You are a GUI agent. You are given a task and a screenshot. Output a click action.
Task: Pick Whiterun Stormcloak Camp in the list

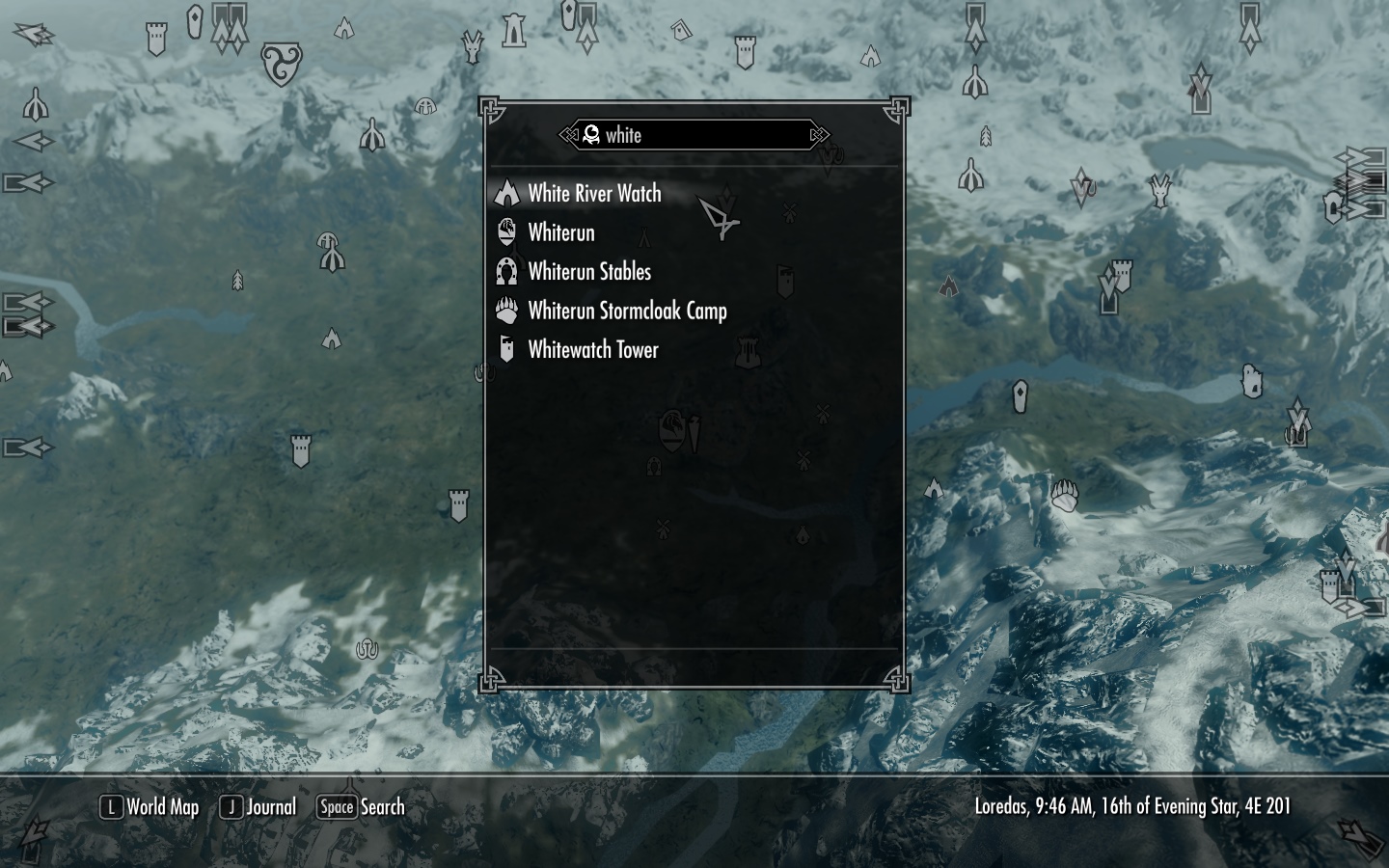point(627,312)
